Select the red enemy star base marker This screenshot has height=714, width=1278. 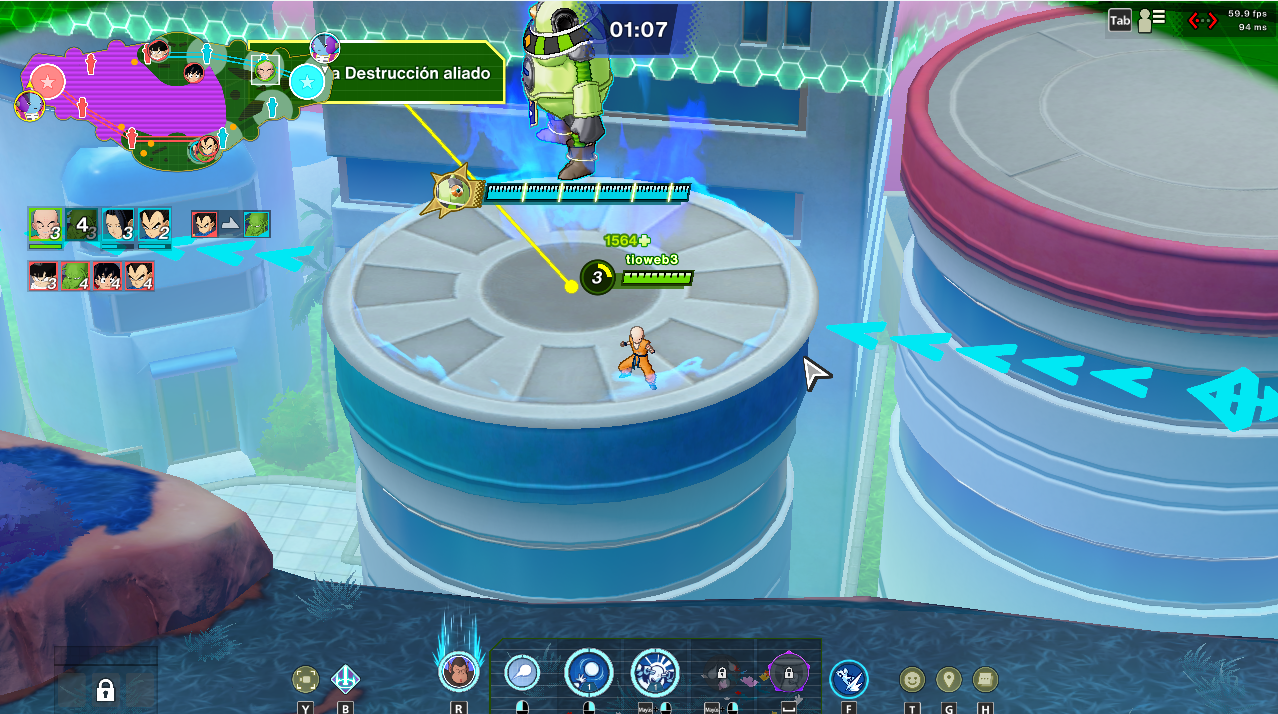(x=47, y=81)
